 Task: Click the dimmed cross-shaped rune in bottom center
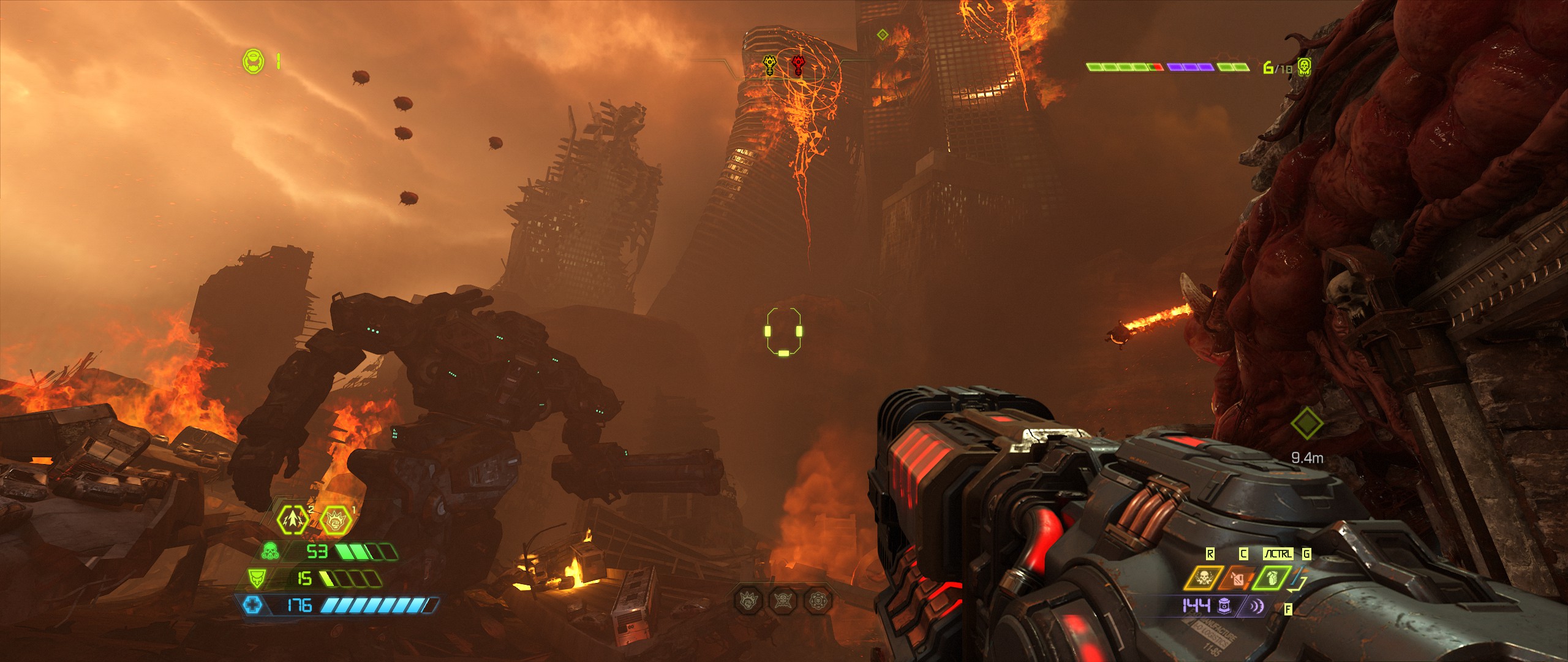818,601
